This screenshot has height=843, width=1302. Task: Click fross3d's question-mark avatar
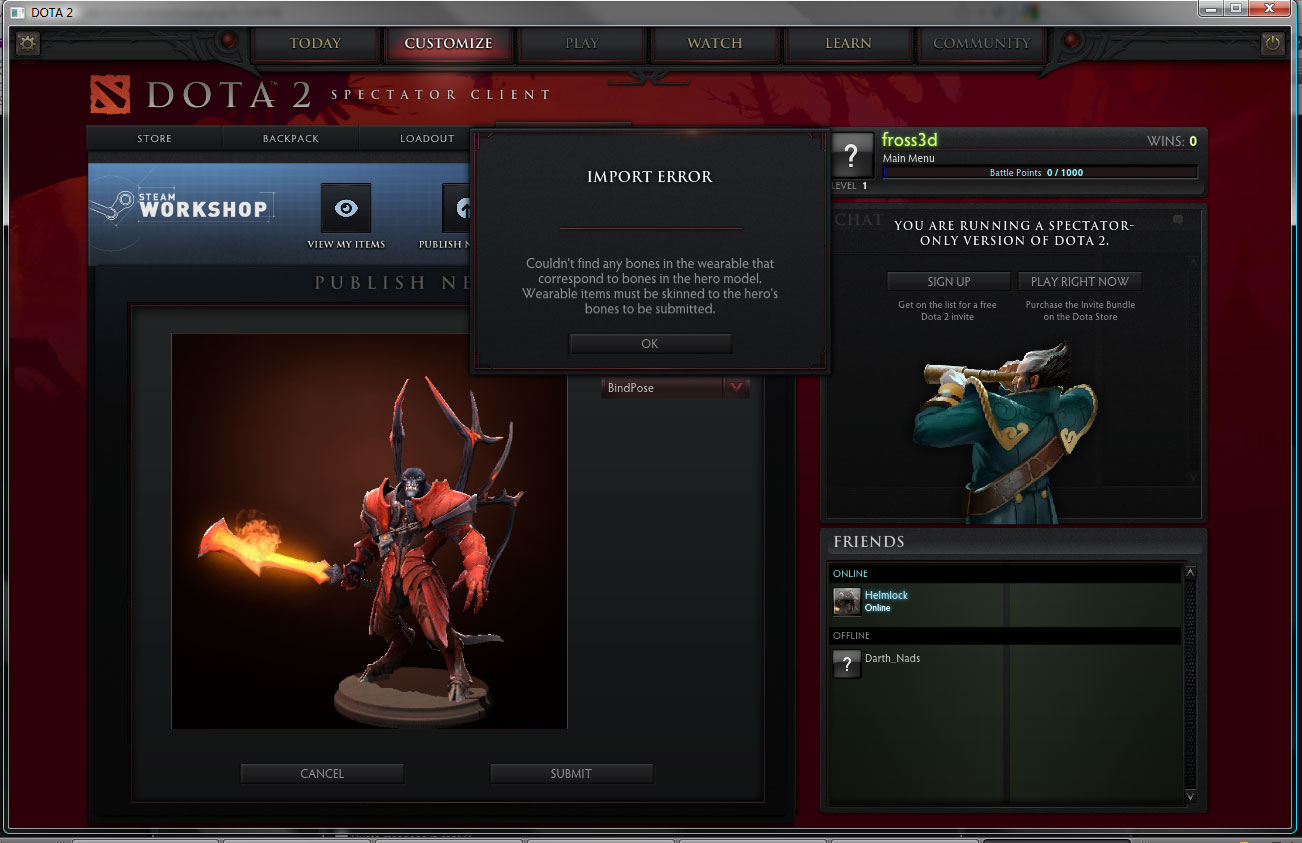852,157
